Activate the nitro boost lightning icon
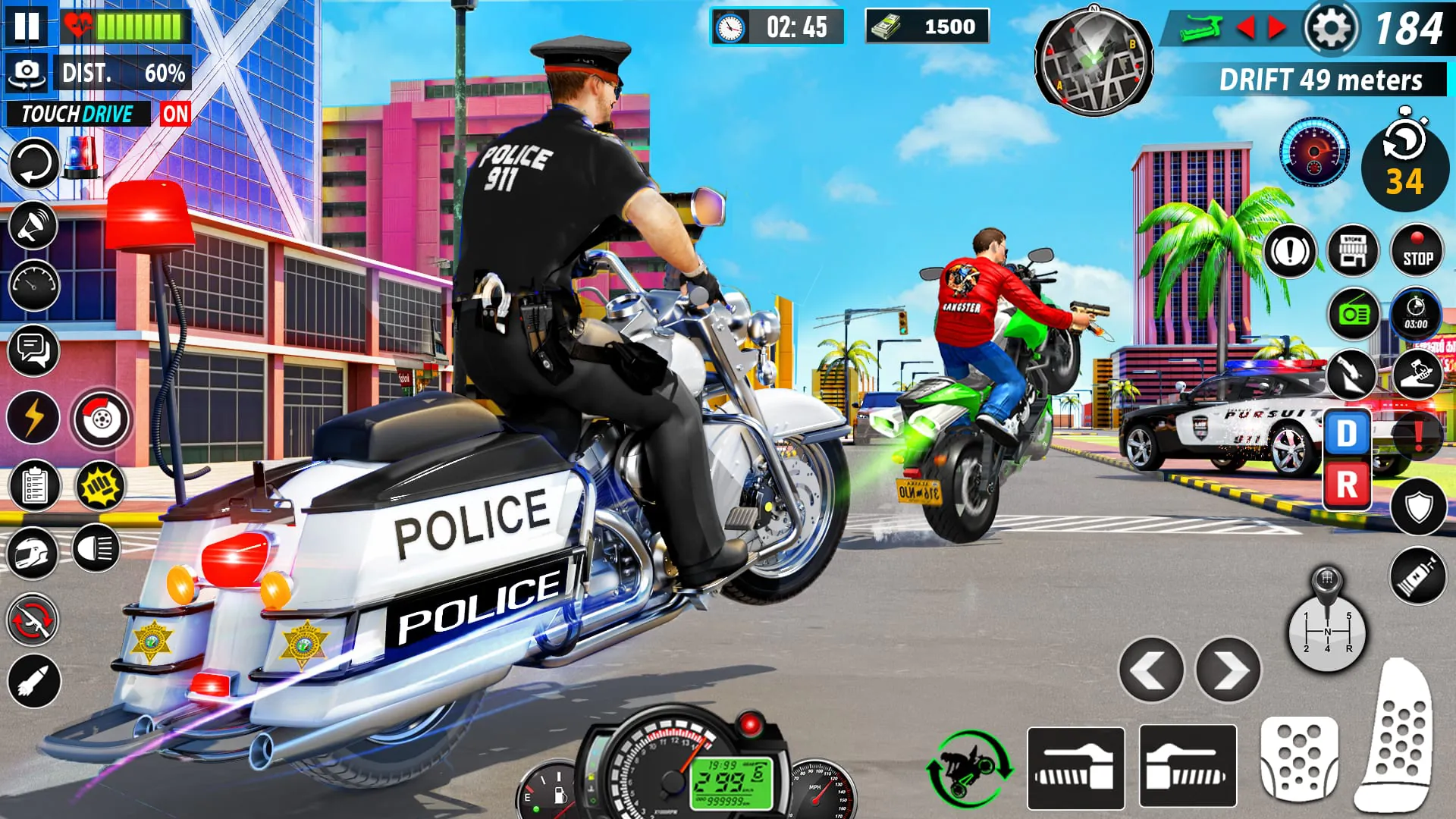 (32, 414)
